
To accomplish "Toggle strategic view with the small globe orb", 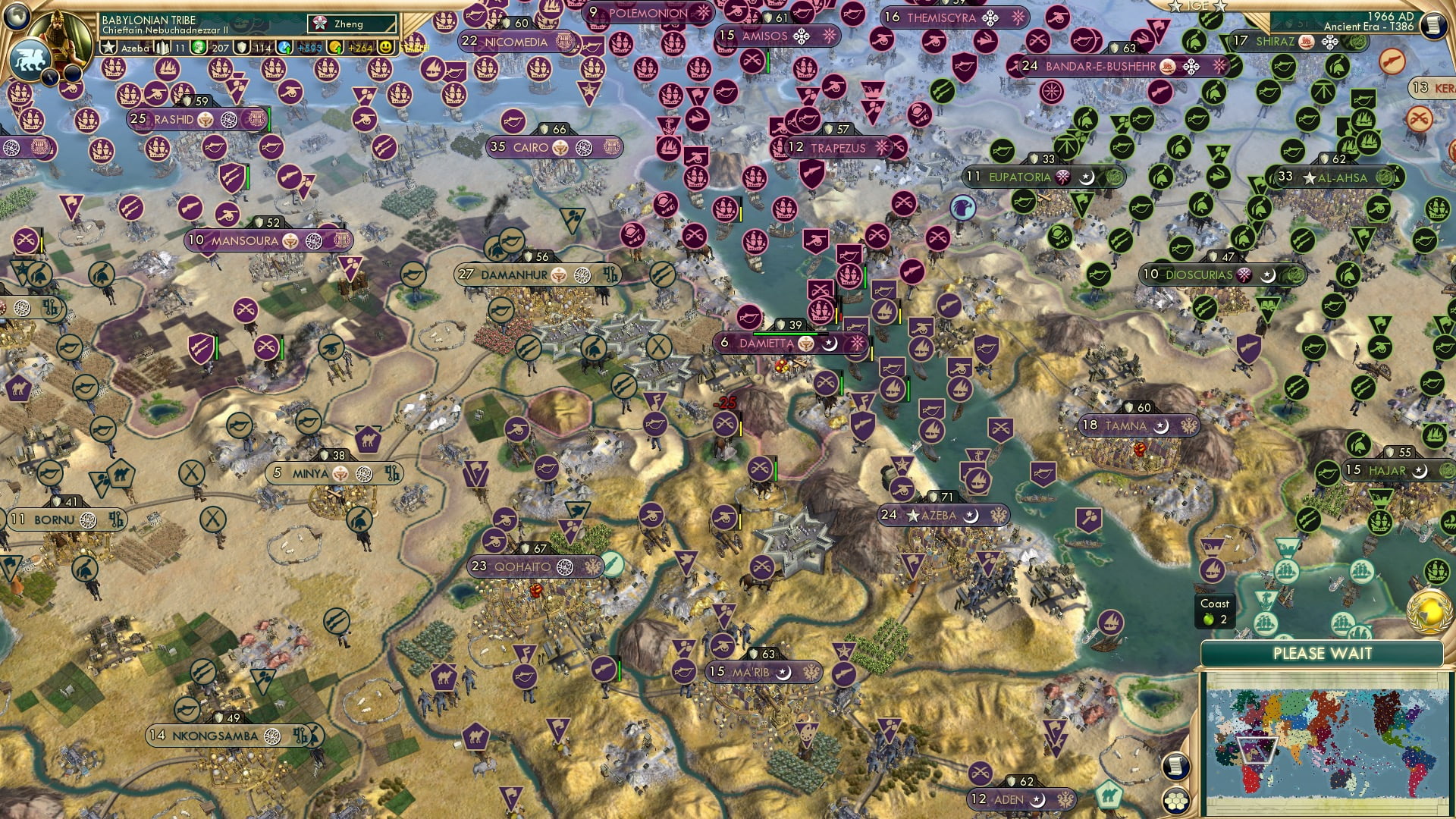I will [15, 17].
